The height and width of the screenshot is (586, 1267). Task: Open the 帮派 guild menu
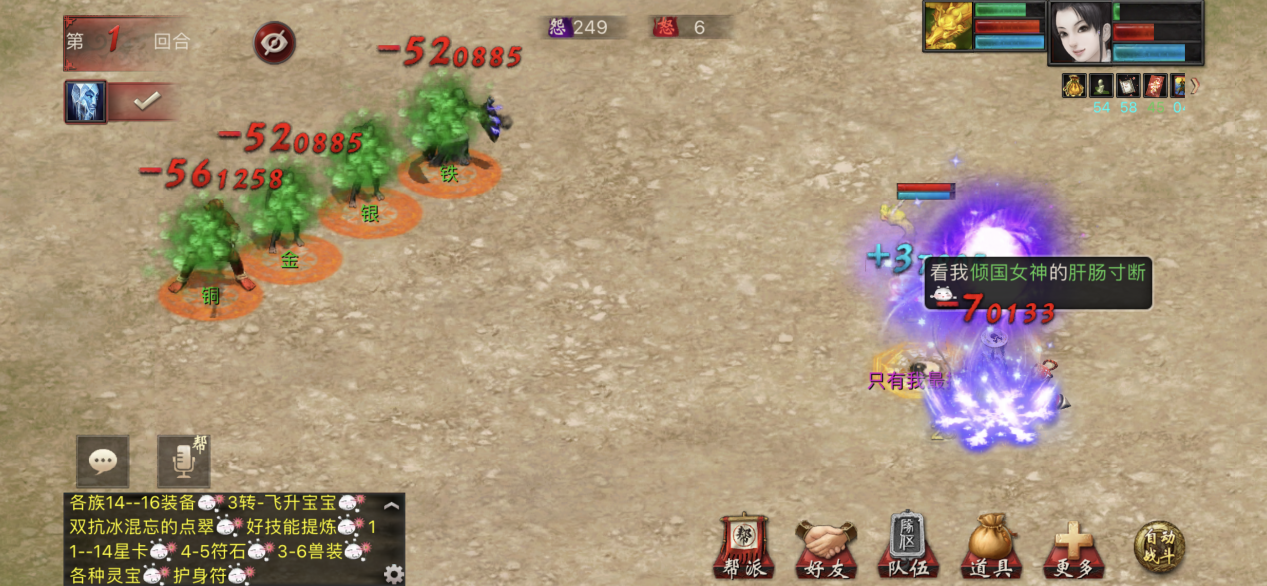click(x=744, y=548)
